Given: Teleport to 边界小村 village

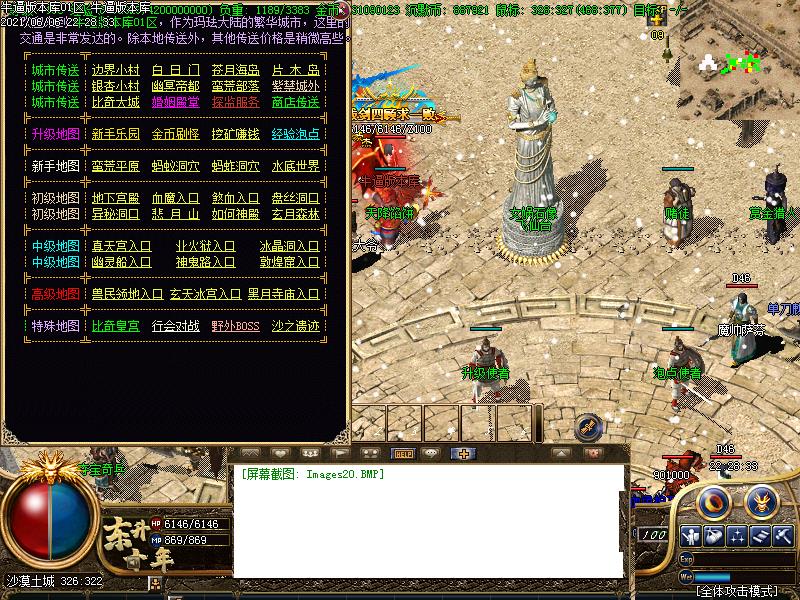Looking at the screenshot, I should click(x=116, y=70).
